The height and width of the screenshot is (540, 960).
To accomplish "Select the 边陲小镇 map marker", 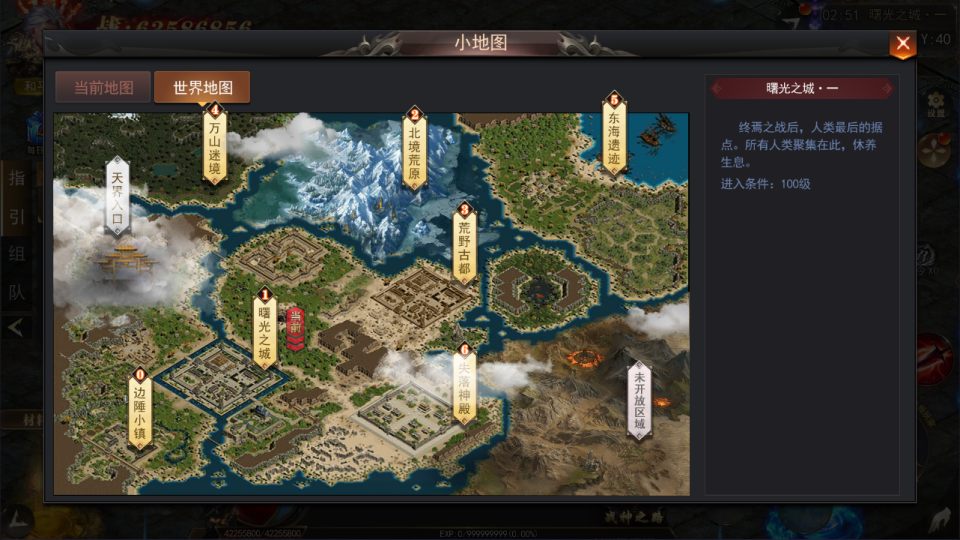I will click(139, 410).
